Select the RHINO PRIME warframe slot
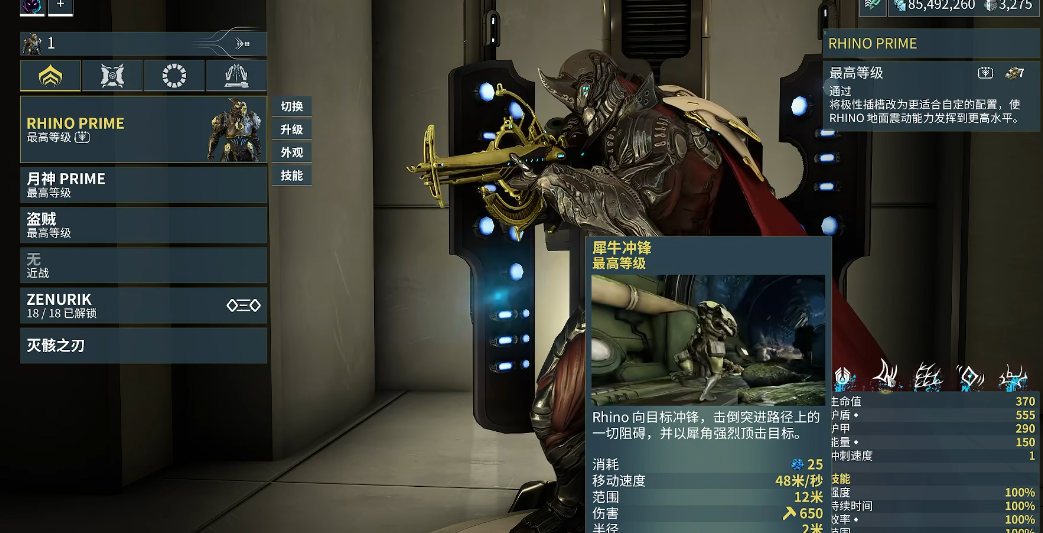 [143, 129]
